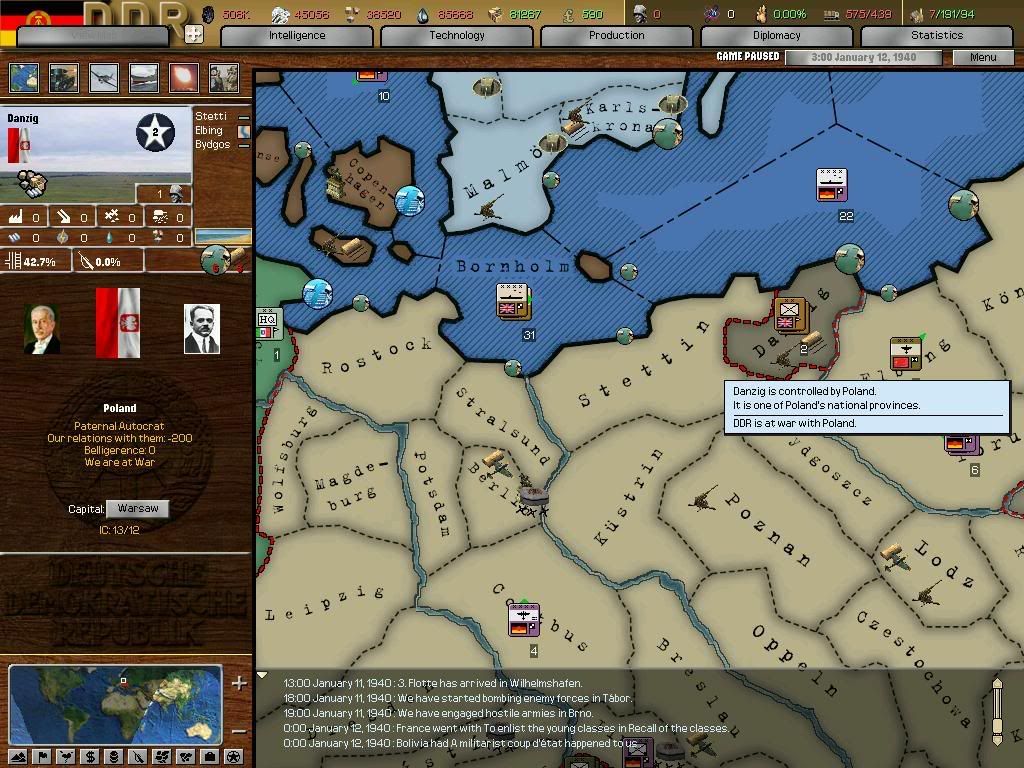Select the British fleet counter in Bornholm

pyautogui.click(x=512, y=302)
